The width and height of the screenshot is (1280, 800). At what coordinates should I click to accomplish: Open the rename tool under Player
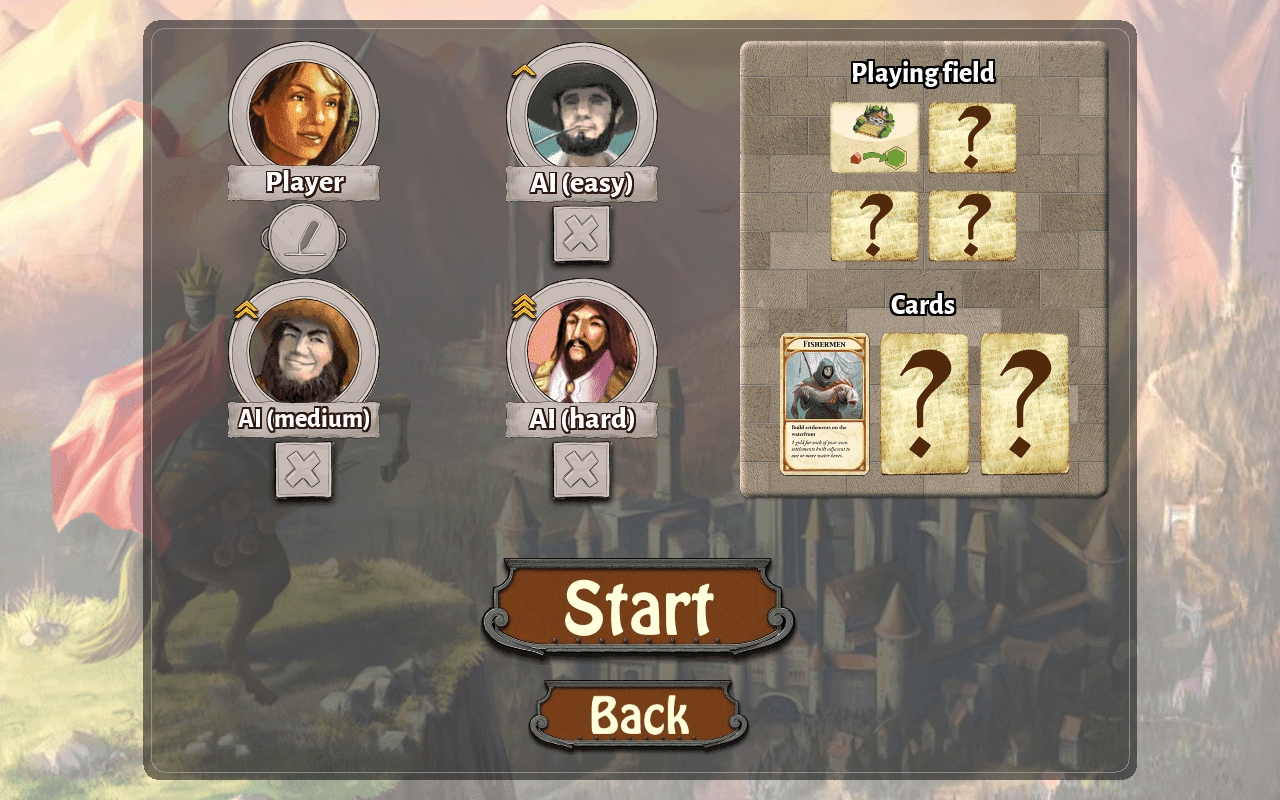[x=301, y=239]
